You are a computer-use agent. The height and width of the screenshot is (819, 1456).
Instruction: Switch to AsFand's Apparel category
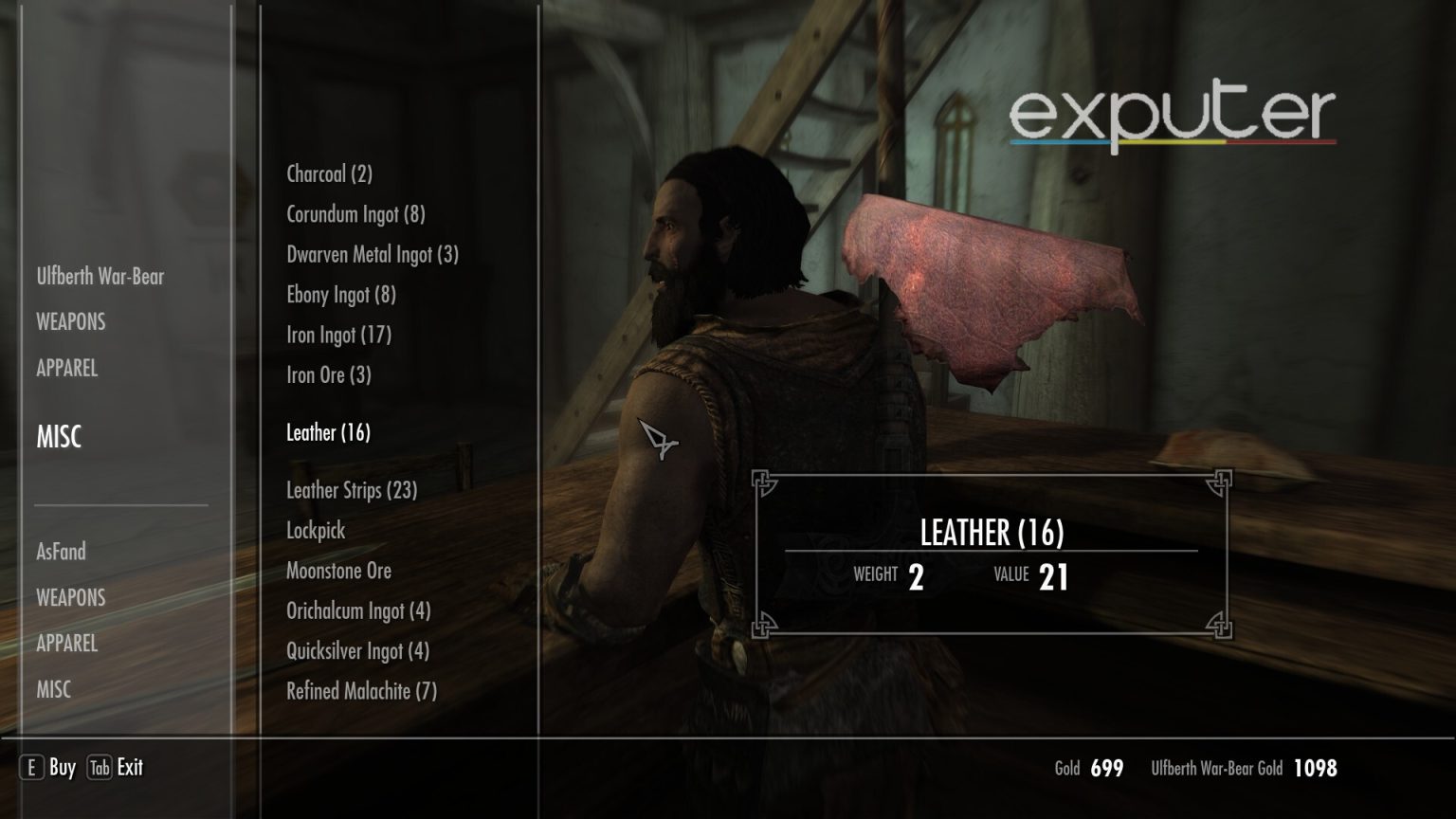coord(67,643)
